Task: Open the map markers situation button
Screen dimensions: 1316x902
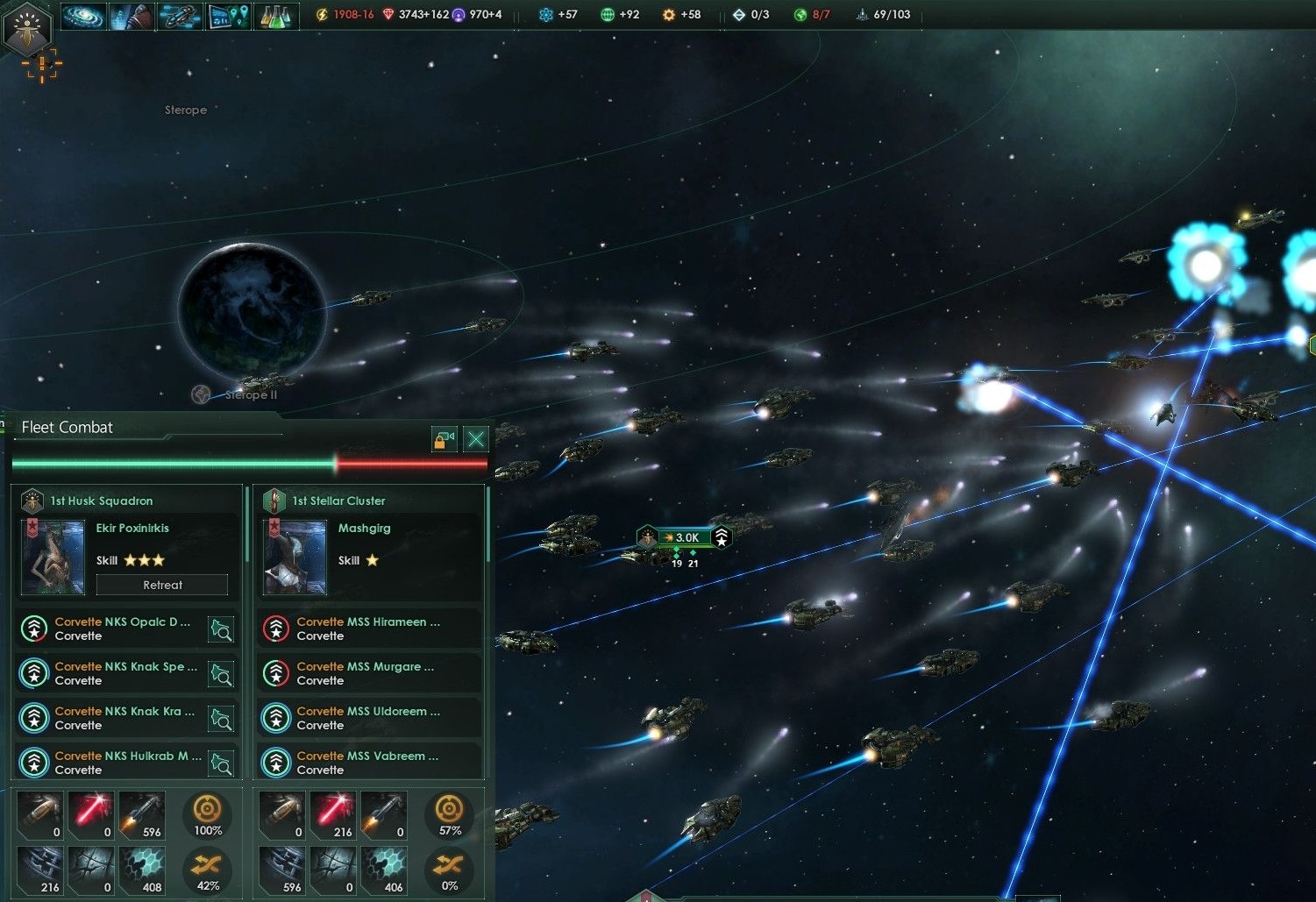Action: coord(228,16)
